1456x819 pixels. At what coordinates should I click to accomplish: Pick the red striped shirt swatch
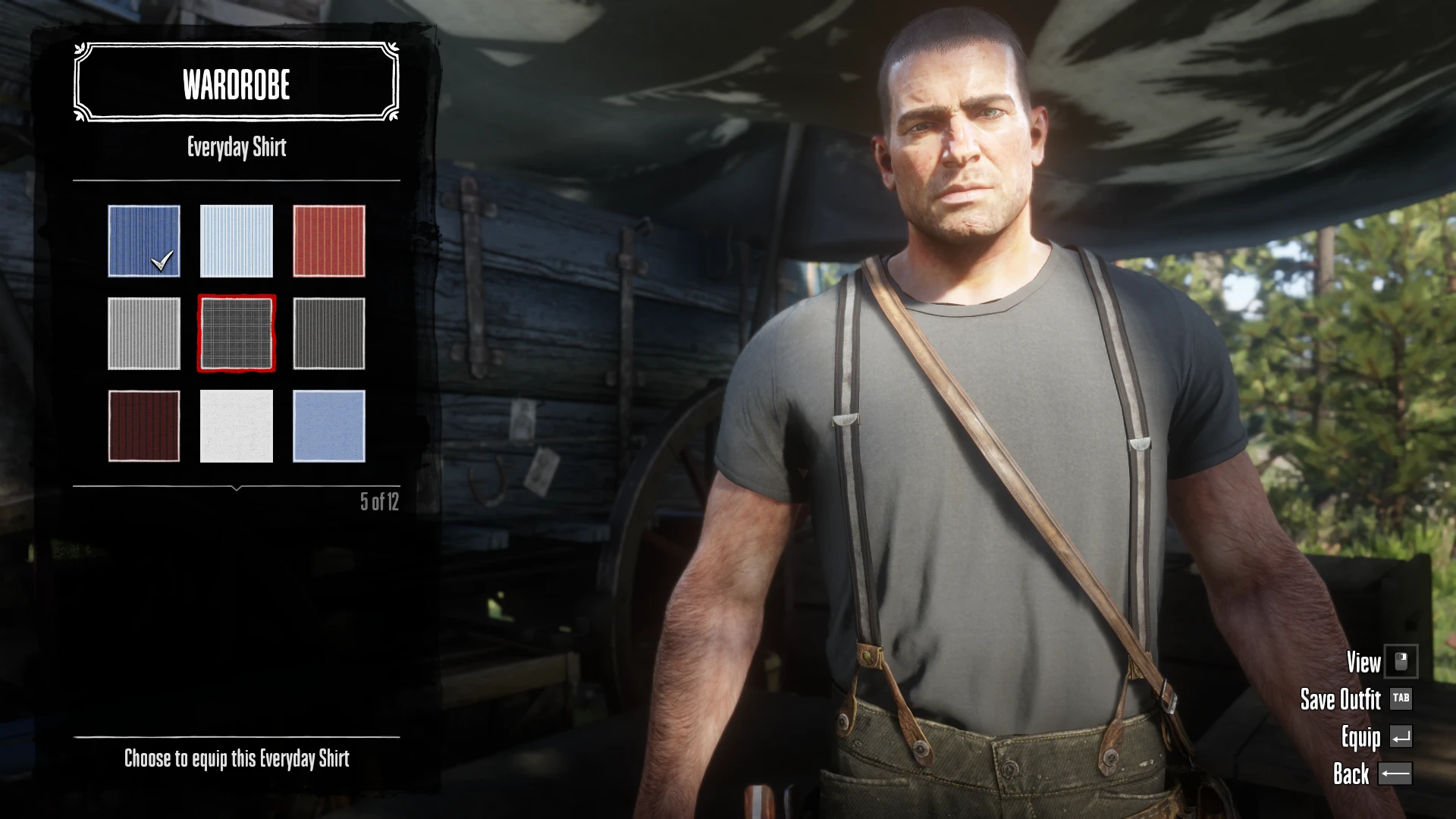pyautogui.click(x=329, y=240)
